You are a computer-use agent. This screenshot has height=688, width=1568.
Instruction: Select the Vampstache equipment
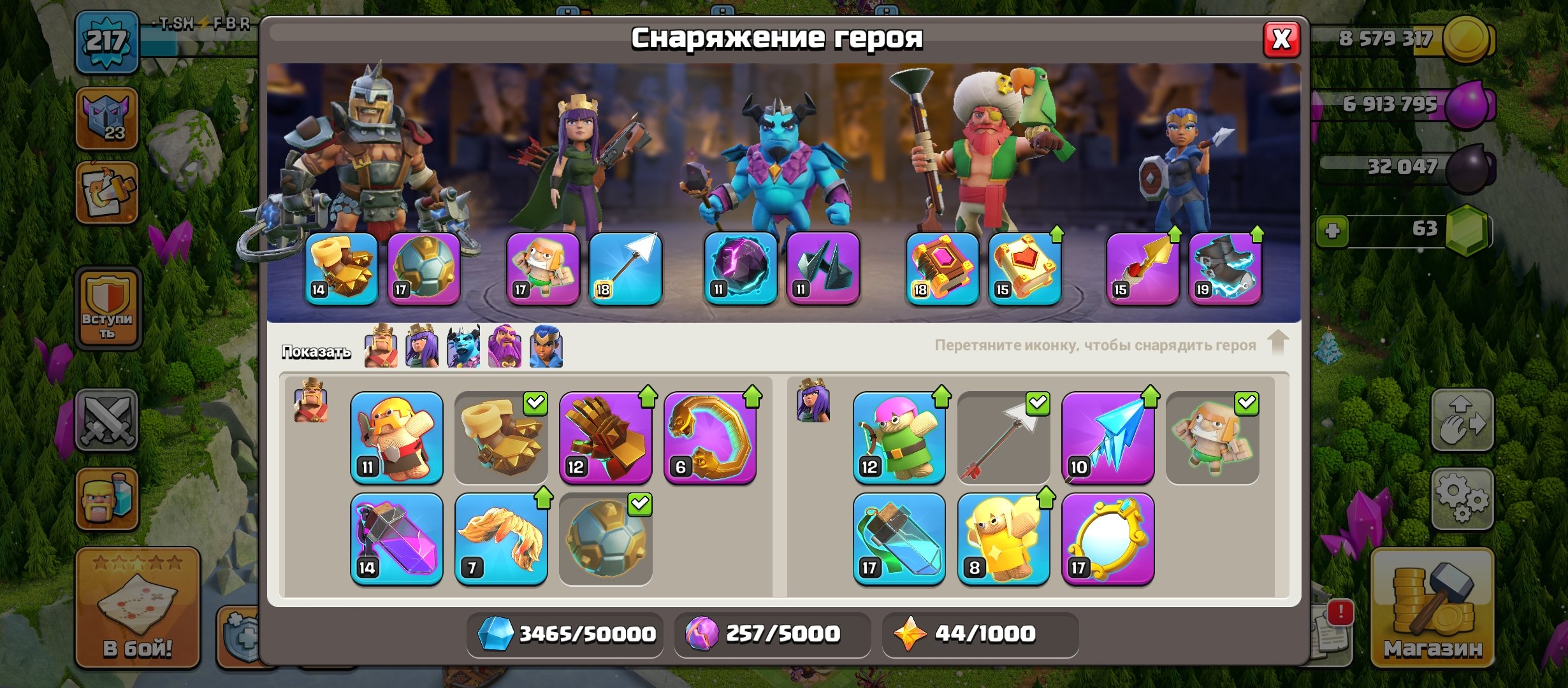[x=504, y=538]
